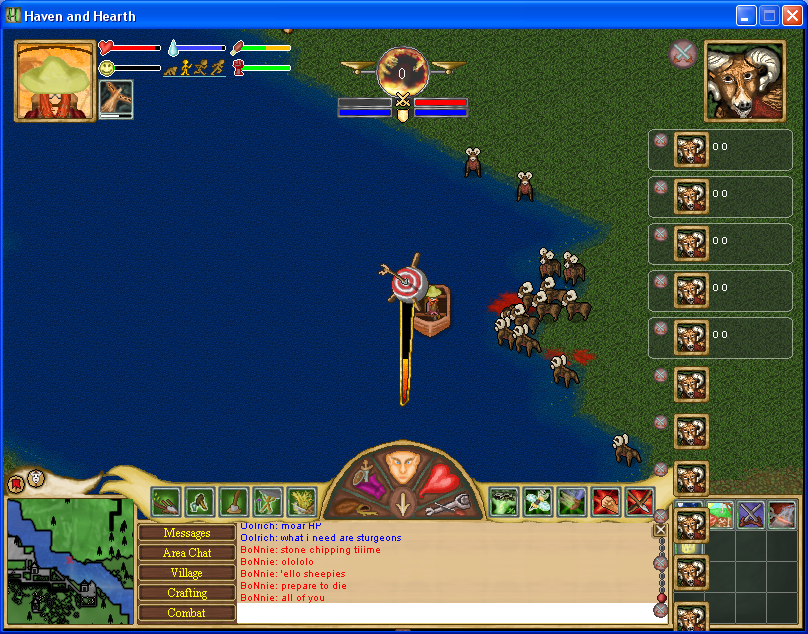This screenshot has width=808, height=634.
Task: Select the player portrait with straw hat
Action: [x=54, y=81]
